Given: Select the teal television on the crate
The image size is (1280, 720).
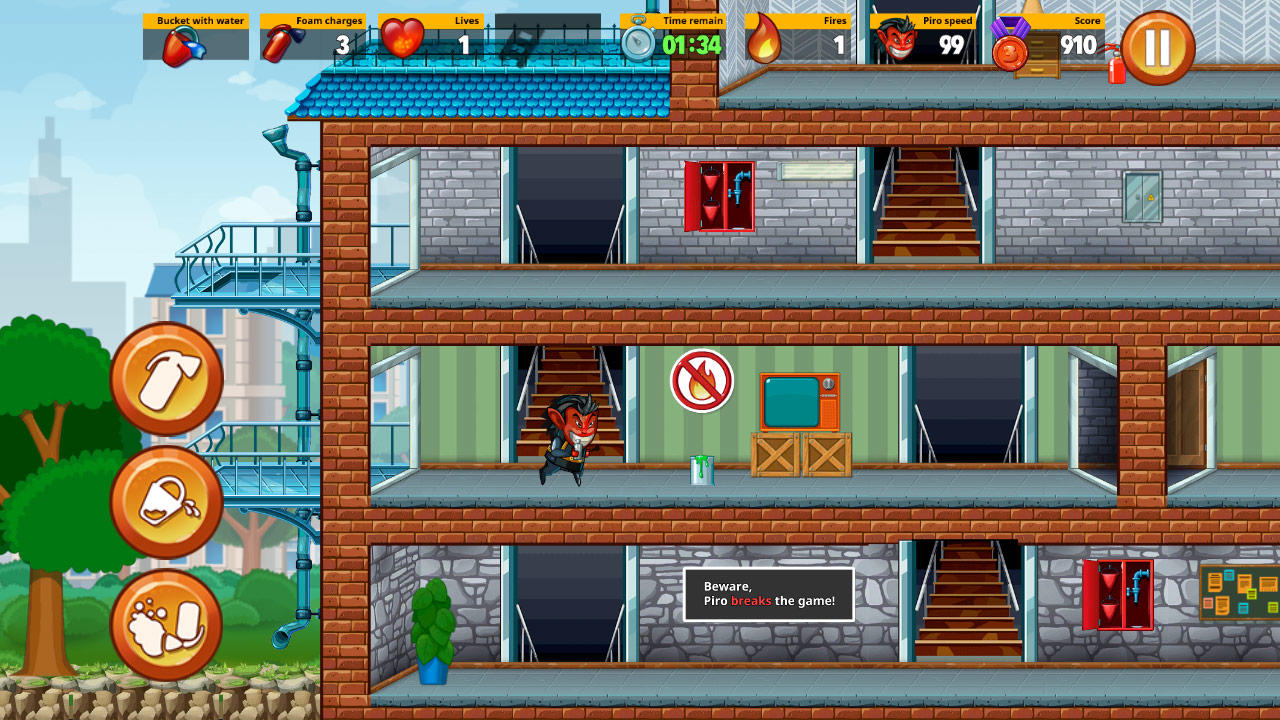Looking at the screenshot, I should (x=798, y=401).
